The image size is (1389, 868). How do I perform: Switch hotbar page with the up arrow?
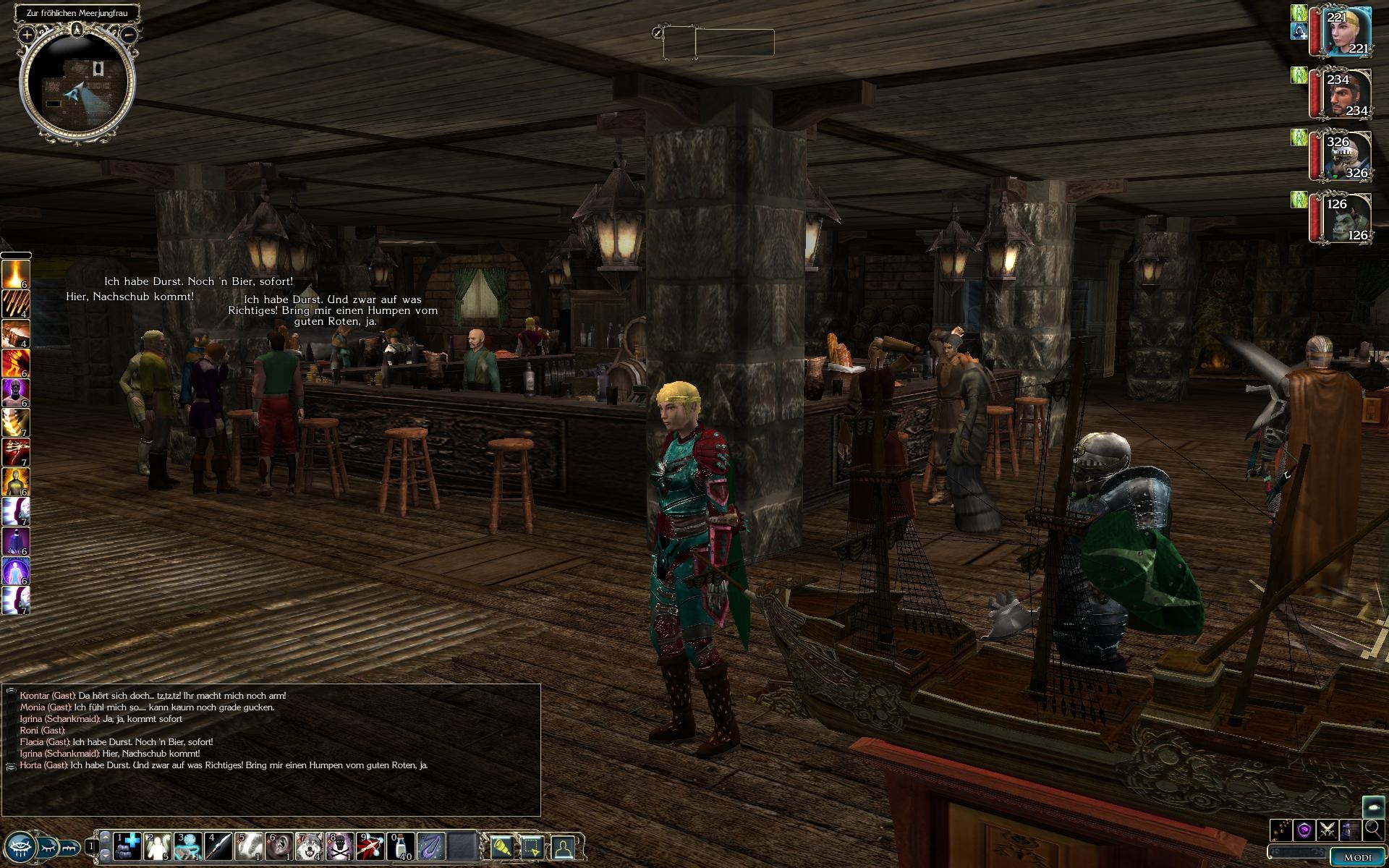coord(106,837)
